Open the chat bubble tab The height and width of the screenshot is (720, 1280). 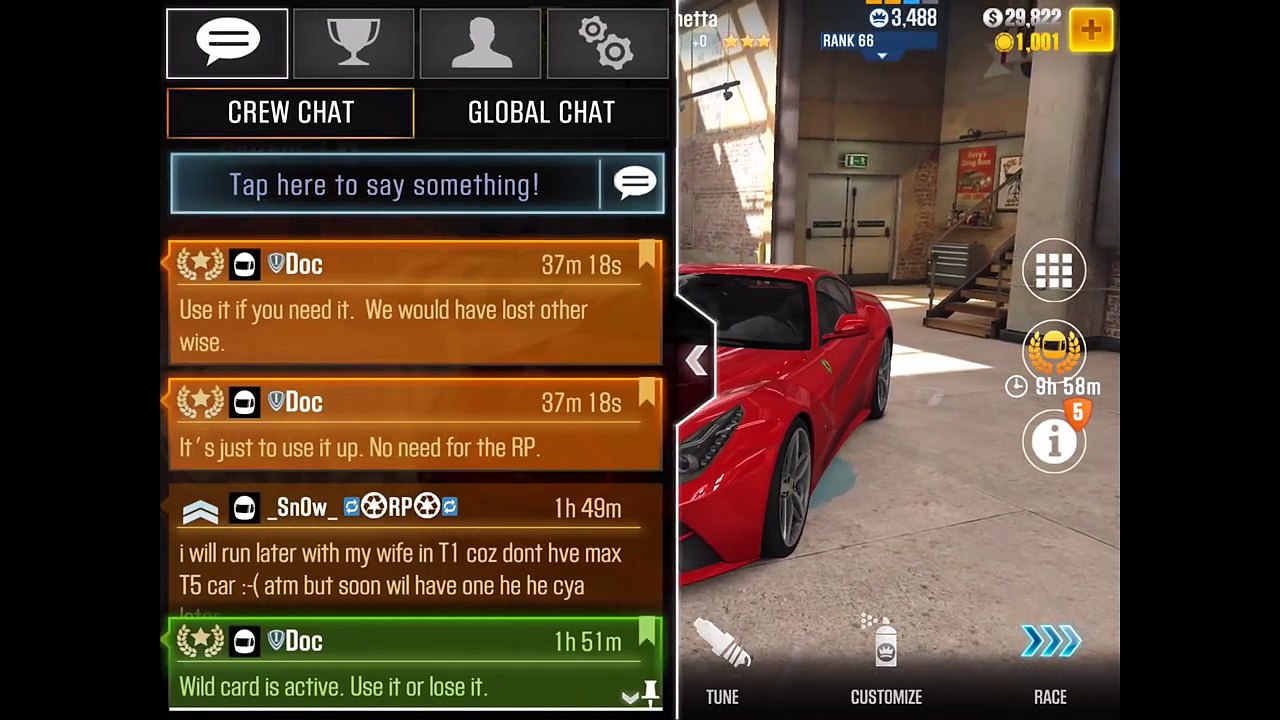[227, 44]
